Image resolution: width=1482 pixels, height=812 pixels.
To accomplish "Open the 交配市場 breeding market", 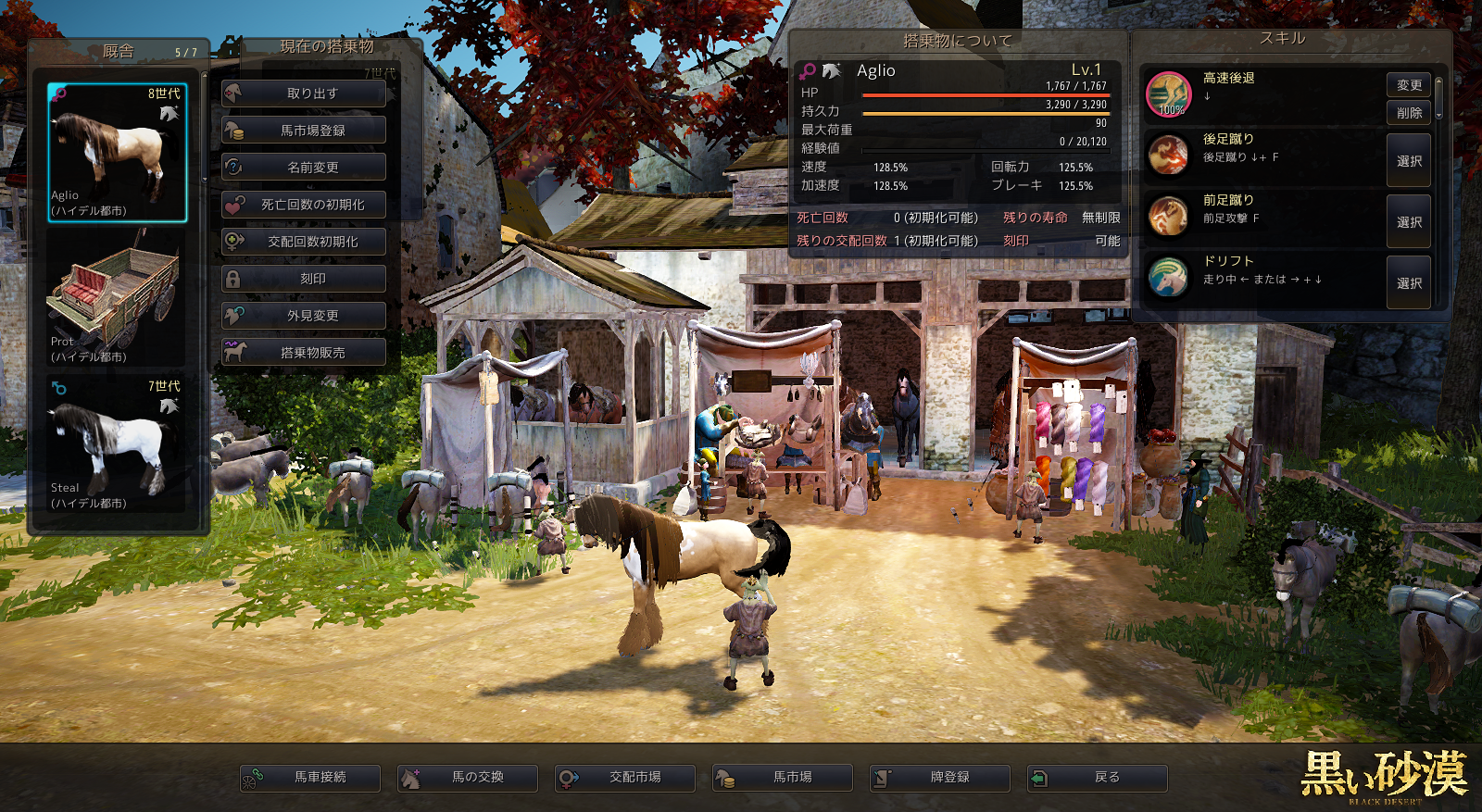I will [x=625, y=778].
